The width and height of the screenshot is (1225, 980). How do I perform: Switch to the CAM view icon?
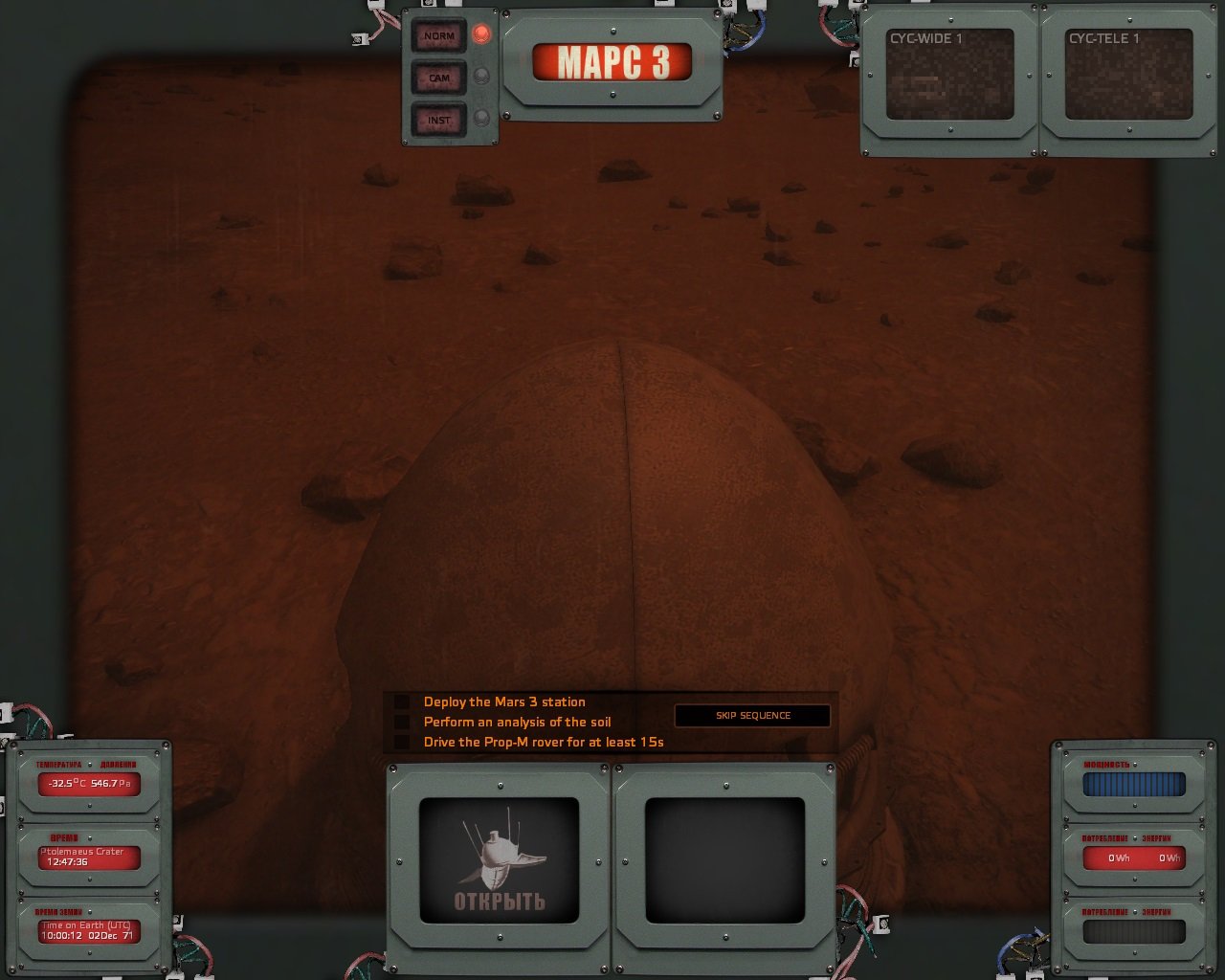tap(438, 78)
